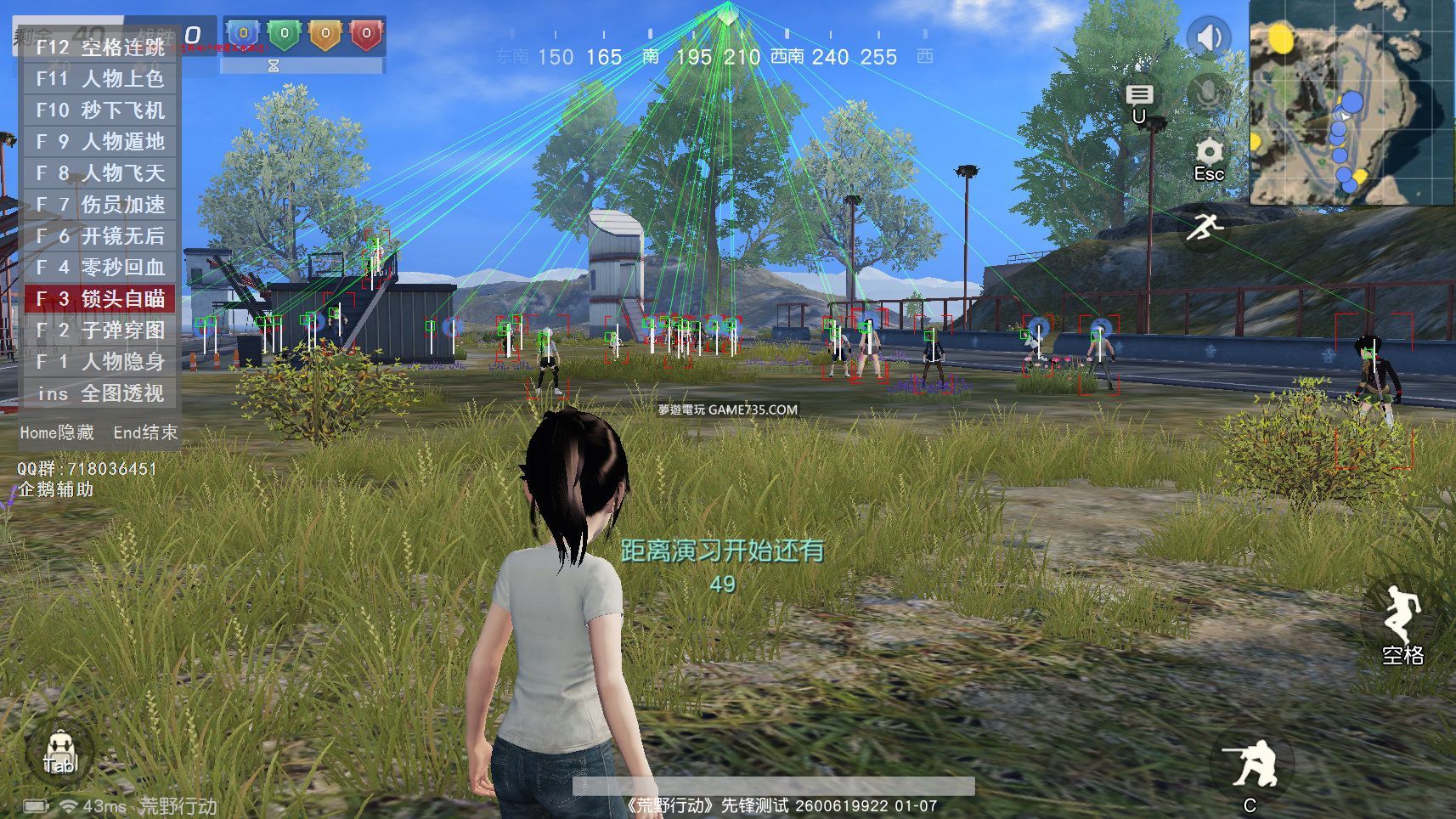This screenshot has height=819, width=1456.
Task: Open settings via the gear icon
Action: tap(1209, 154)
